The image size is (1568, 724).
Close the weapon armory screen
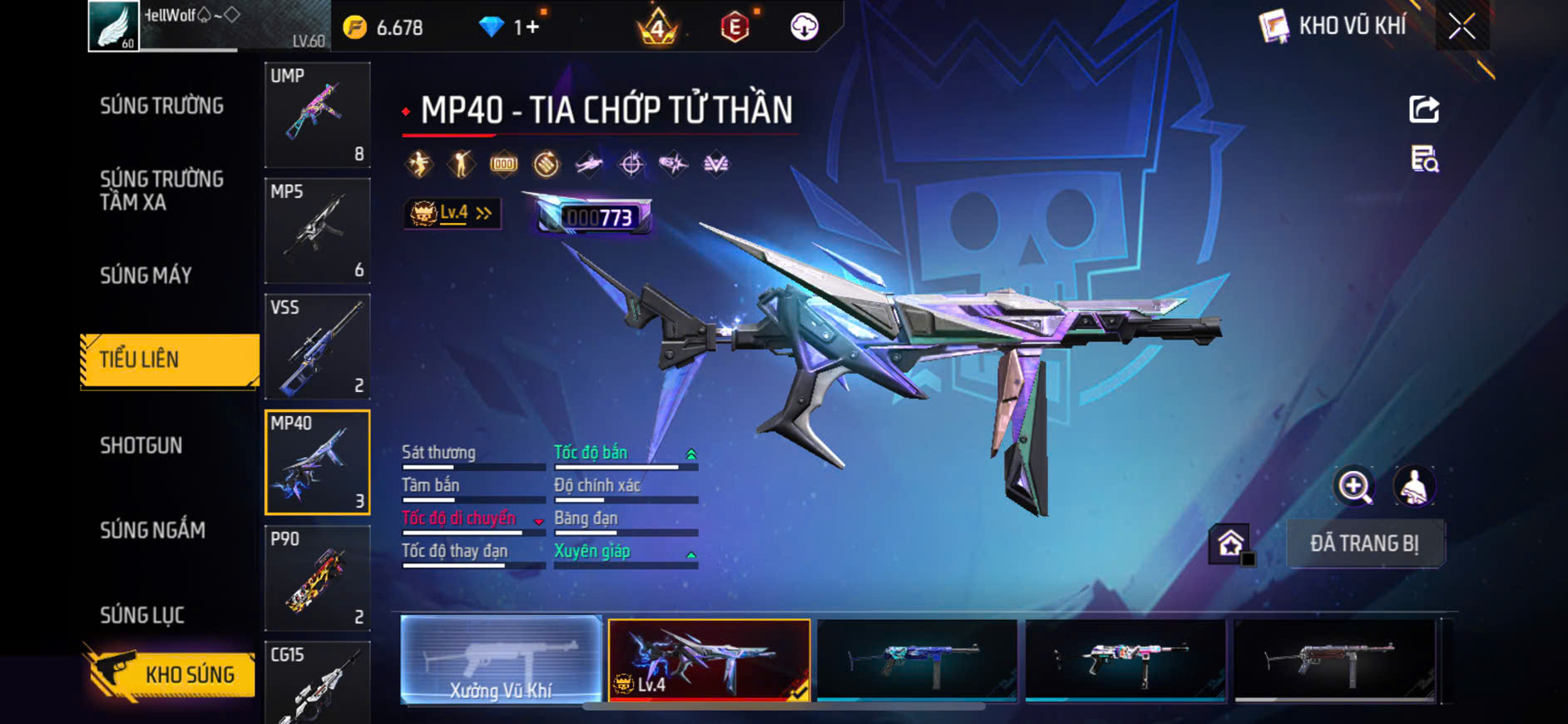pyautogui.click(x=1462, y=27)
